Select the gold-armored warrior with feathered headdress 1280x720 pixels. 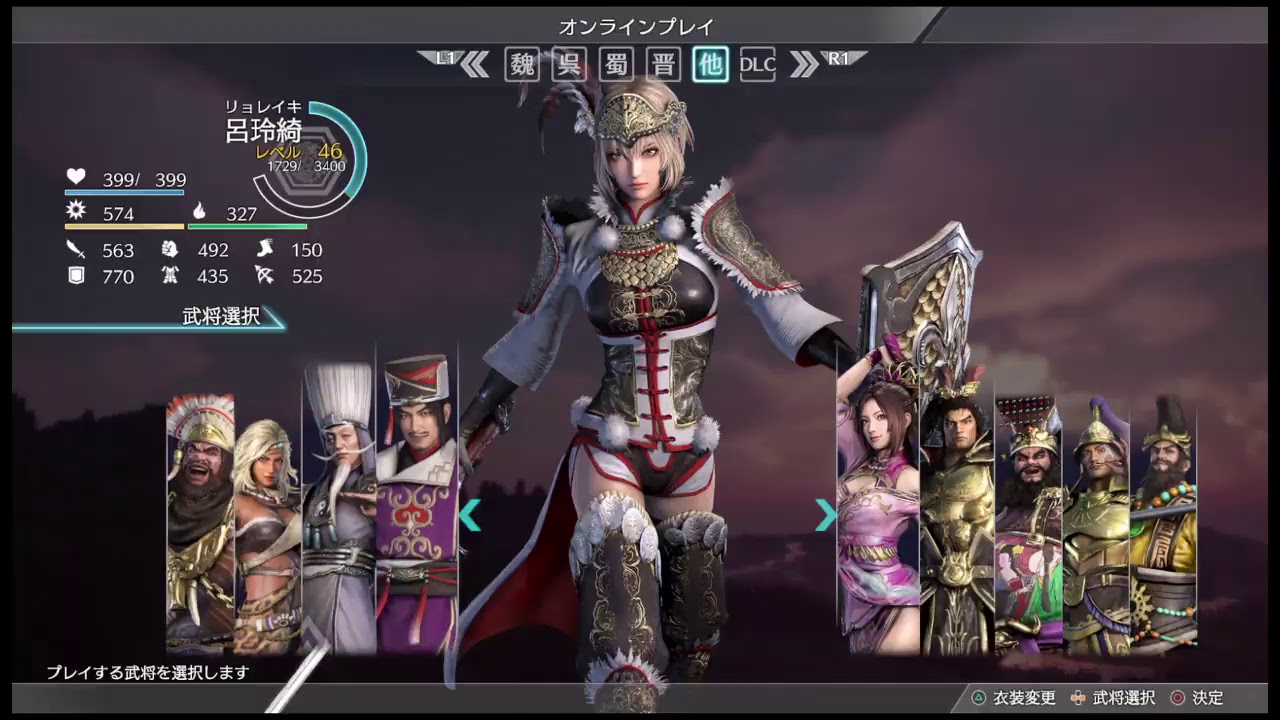point(957,510)
